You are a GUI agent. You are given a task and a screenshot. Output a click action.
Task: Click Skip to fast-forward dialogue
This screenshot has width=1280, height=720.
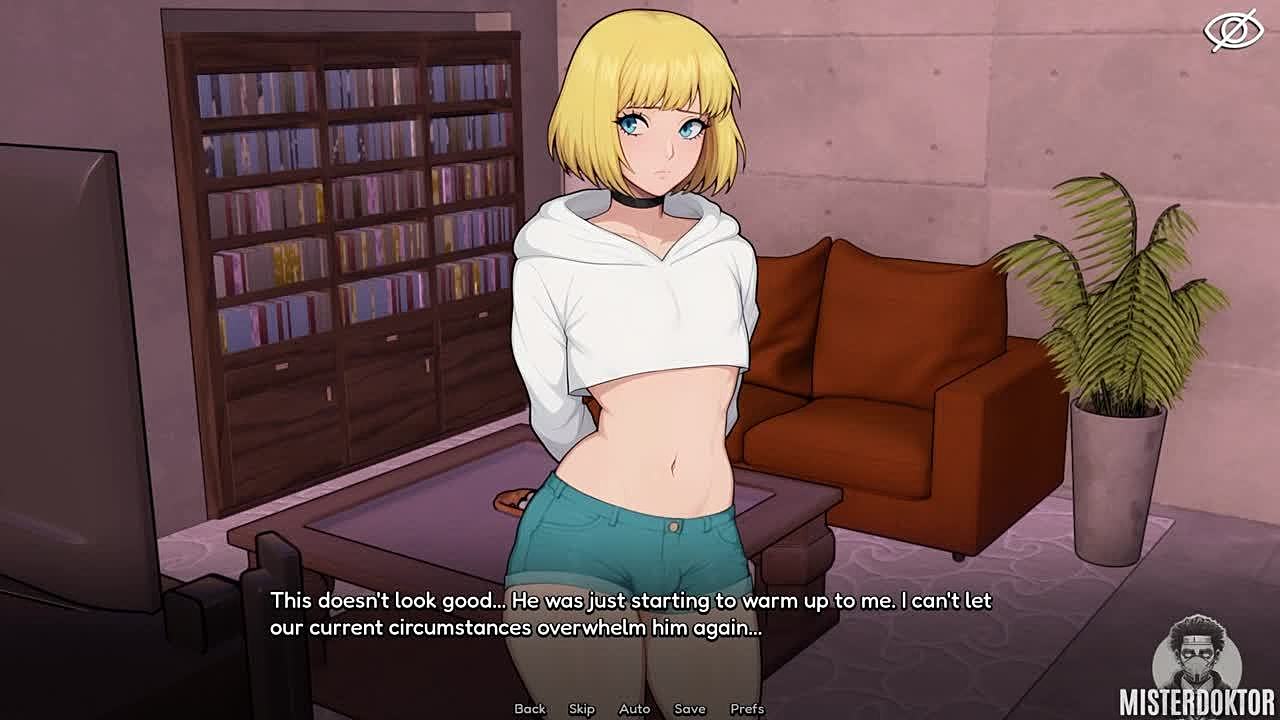click(582, 709)
